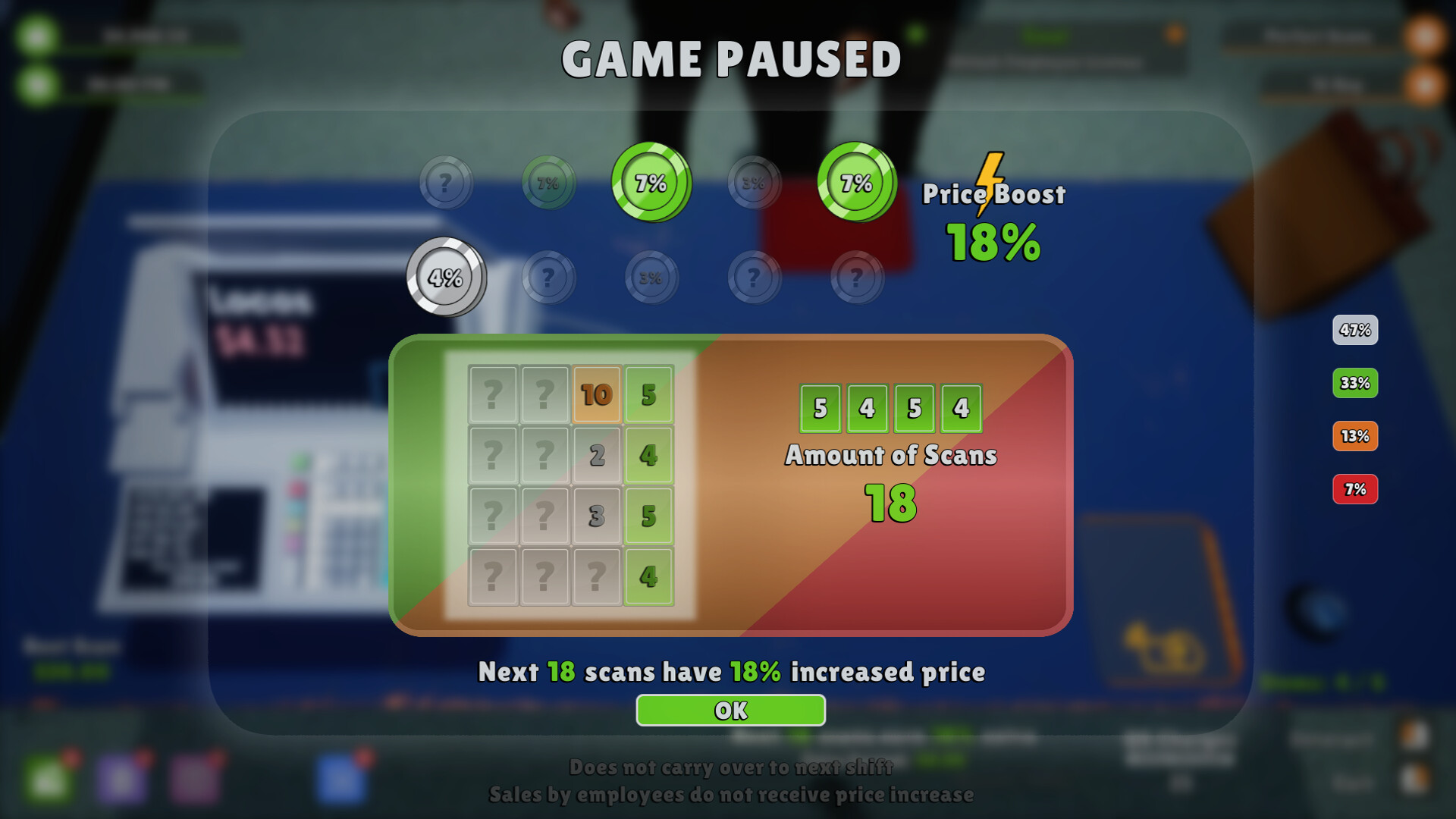Select the faded 7% coin beside the first question coin
This screenshot has height=819, width=1456.
tap(548, 182)
